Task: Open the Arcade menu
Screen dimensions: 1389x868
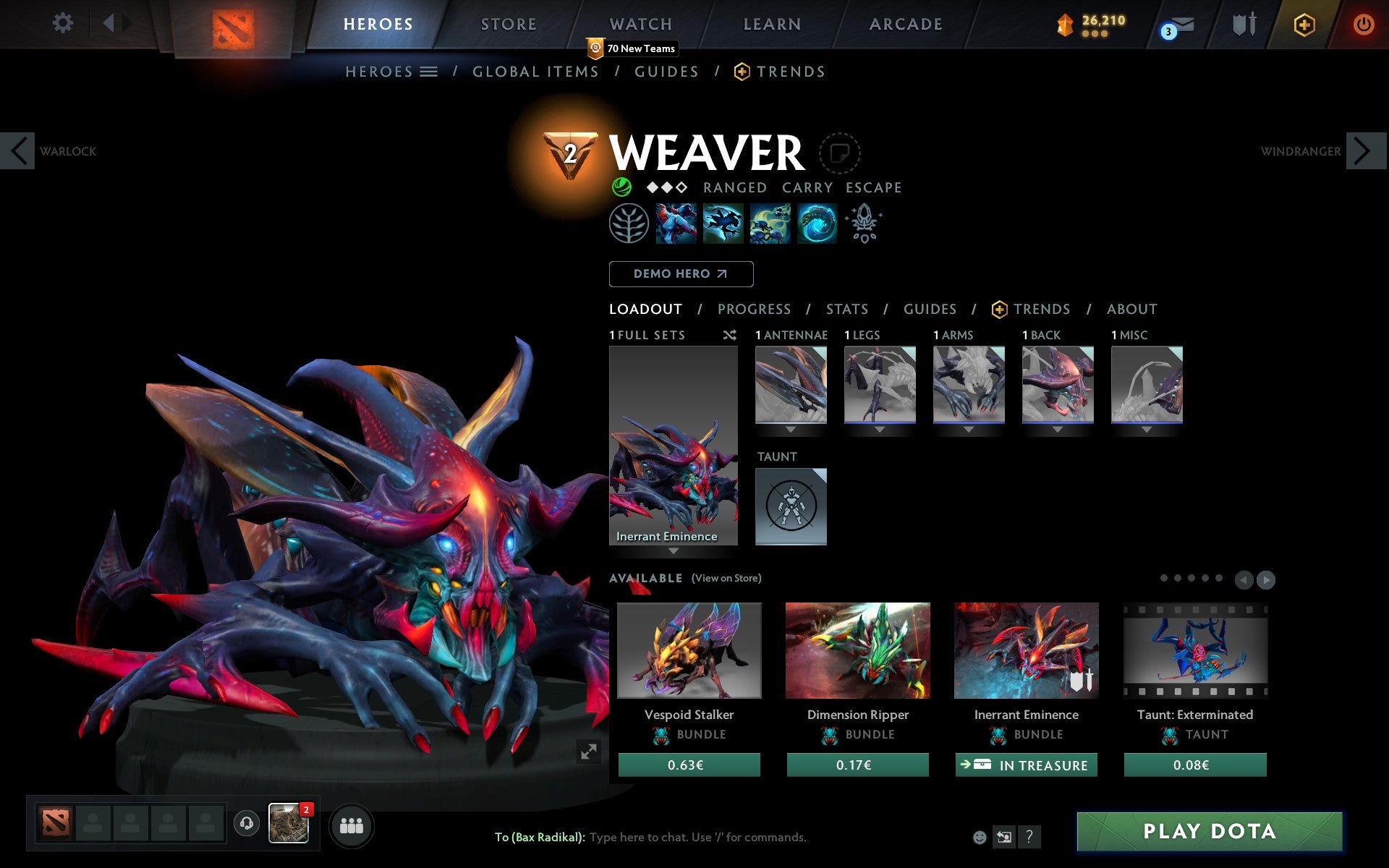Action: click(x=904, y=24)
